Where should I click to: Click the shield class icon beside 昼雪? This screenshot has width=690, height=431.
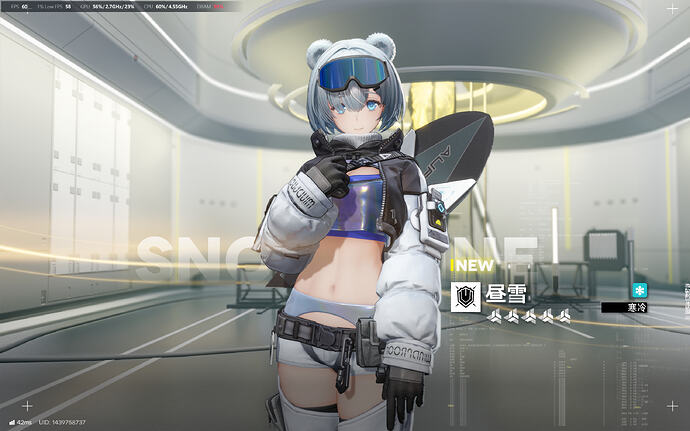(x=464, y=296)
